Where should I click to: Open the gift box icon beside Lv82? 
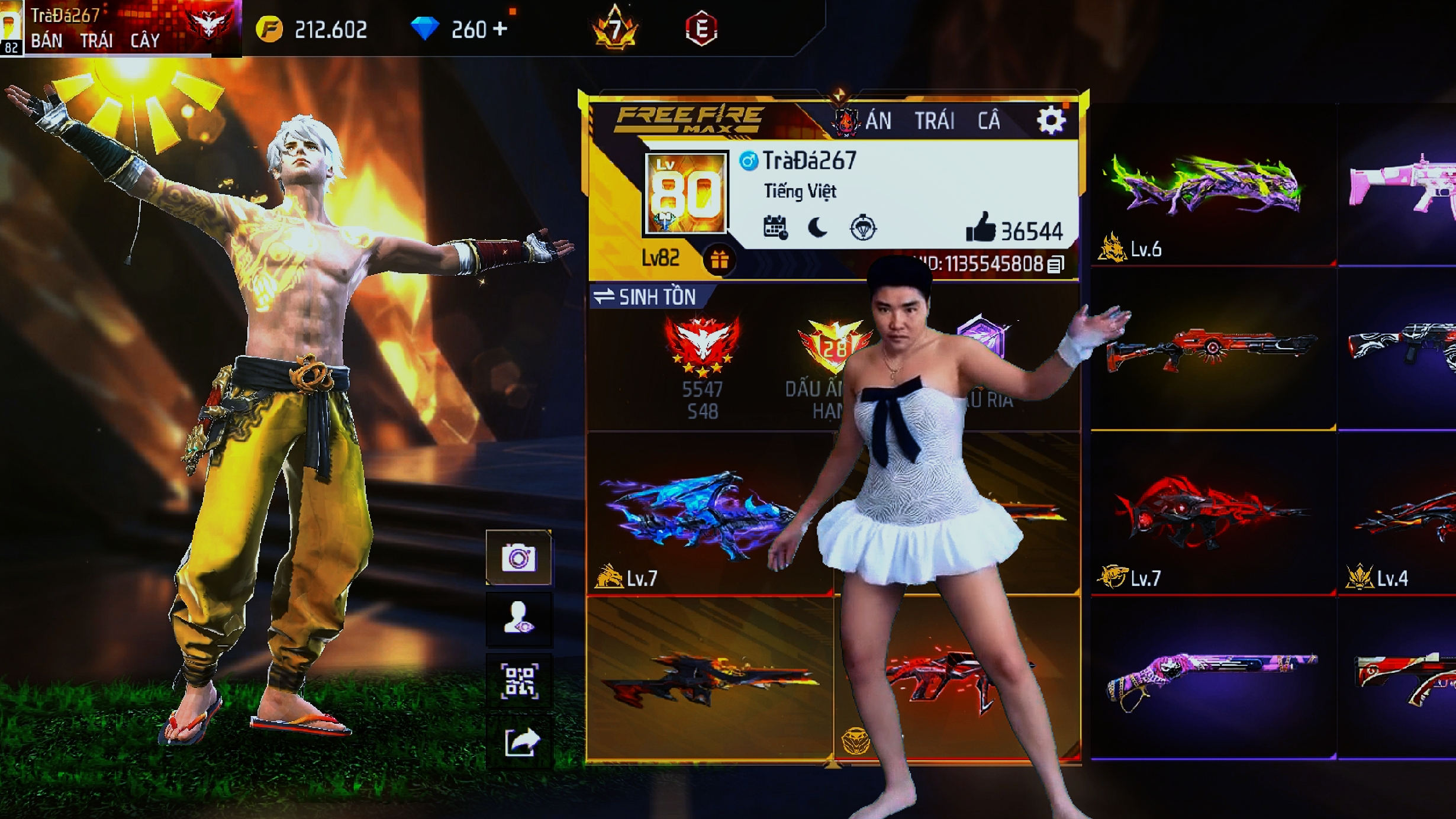point(719,259)
